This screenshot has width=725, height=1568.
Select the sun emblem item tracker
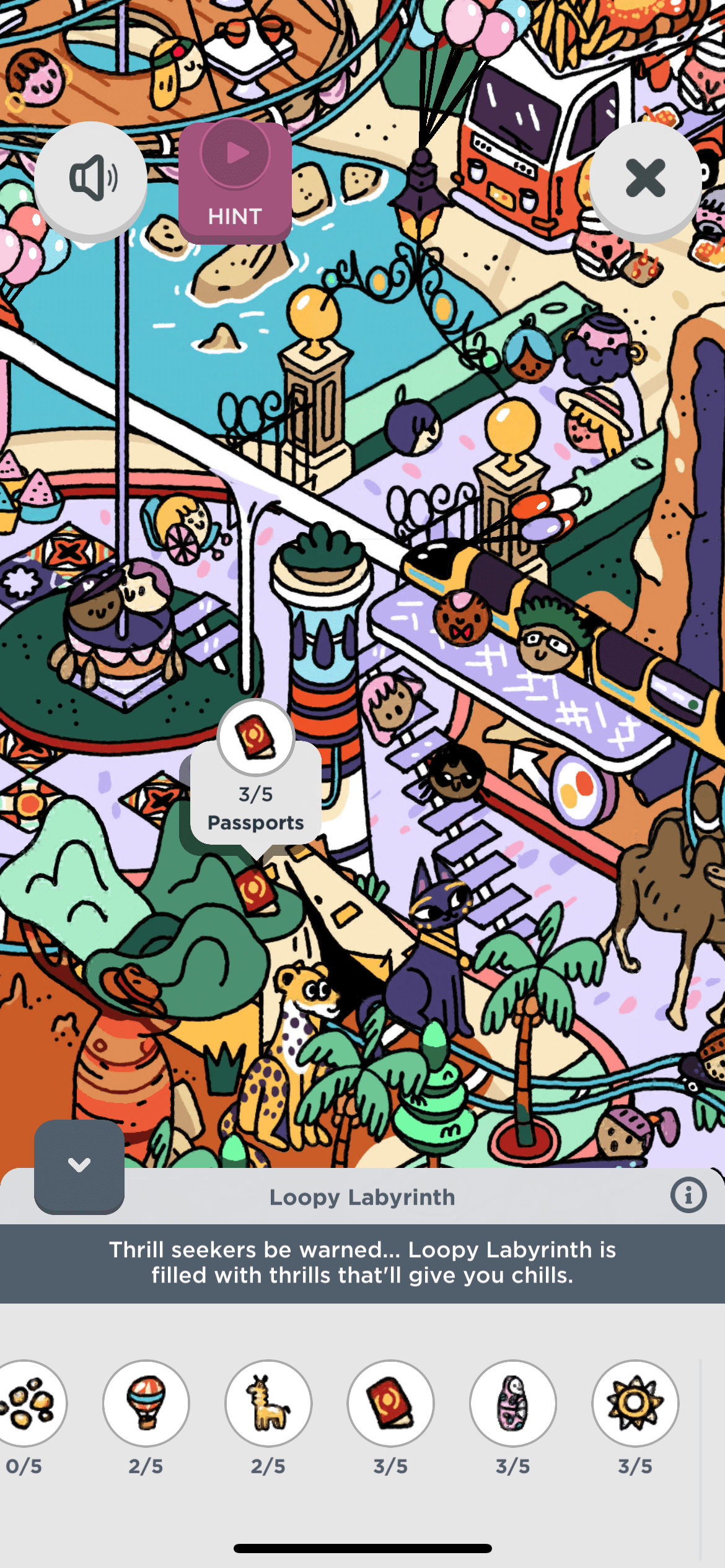coord(635,1403)
